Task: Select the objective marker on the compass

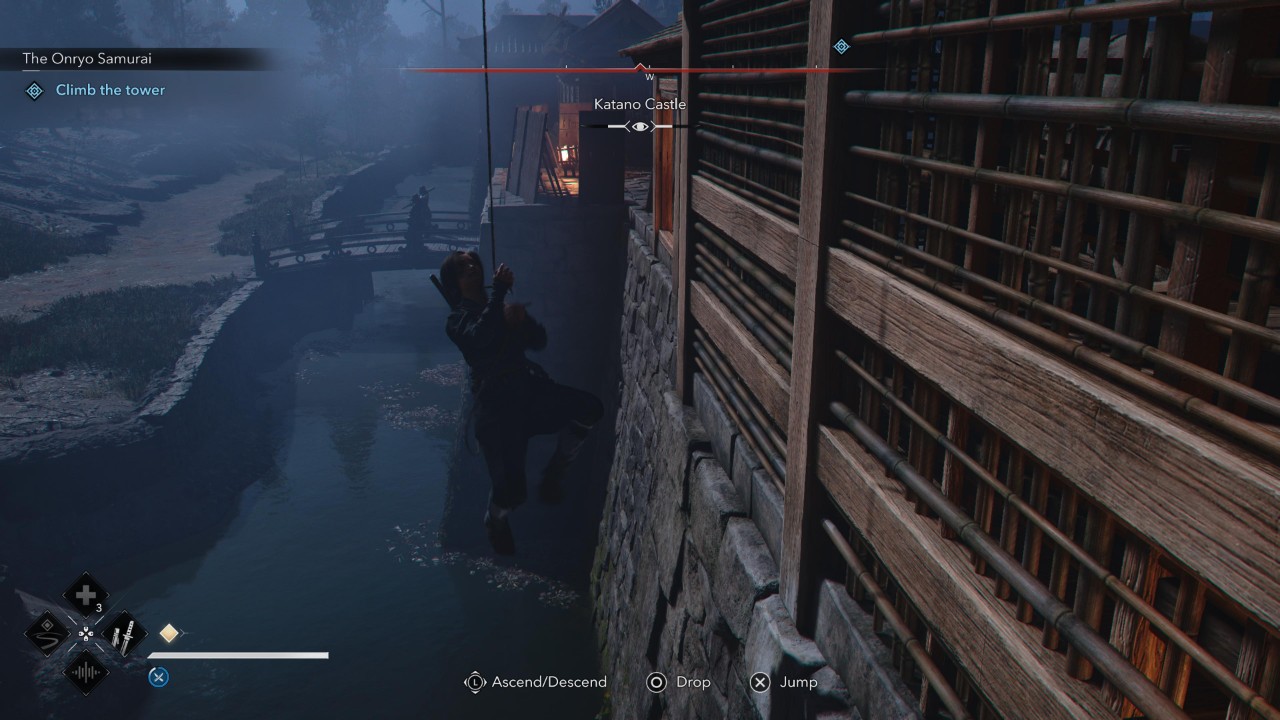Action: click(842, 46)
